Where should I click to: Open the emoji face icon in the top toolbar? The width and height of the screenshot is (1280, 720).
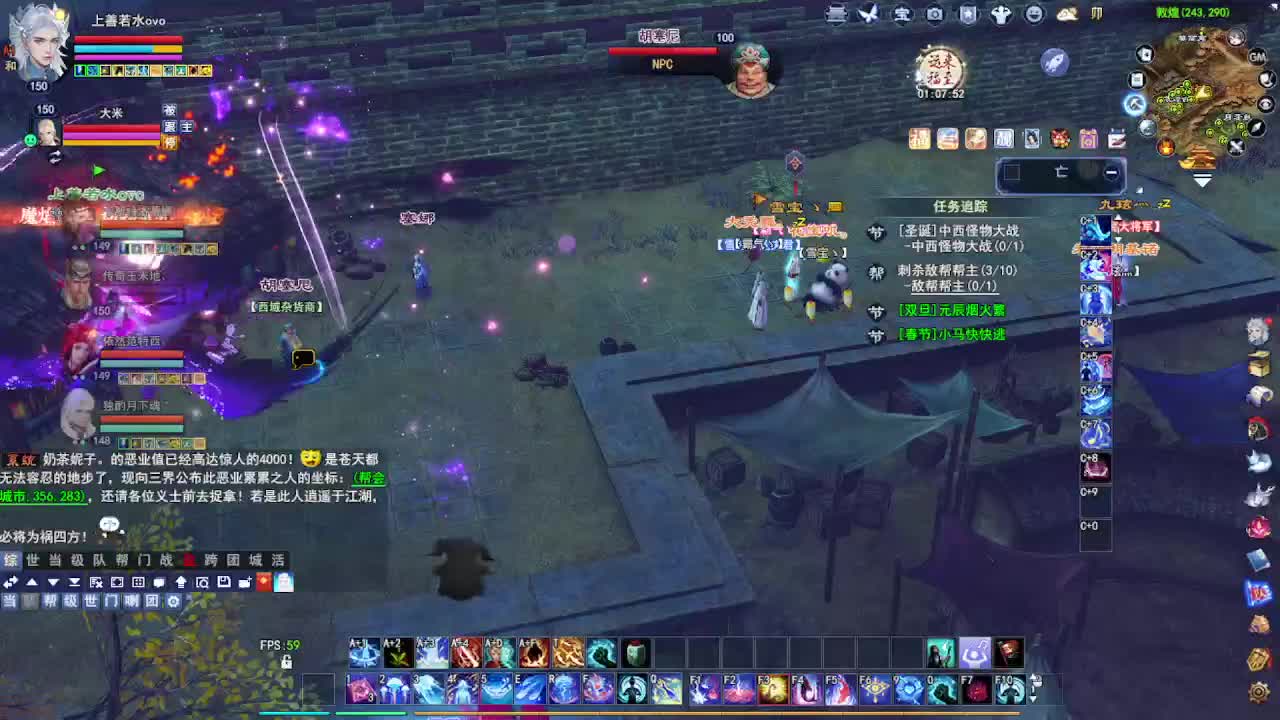pyautogui.click(x=1033, y=14)
